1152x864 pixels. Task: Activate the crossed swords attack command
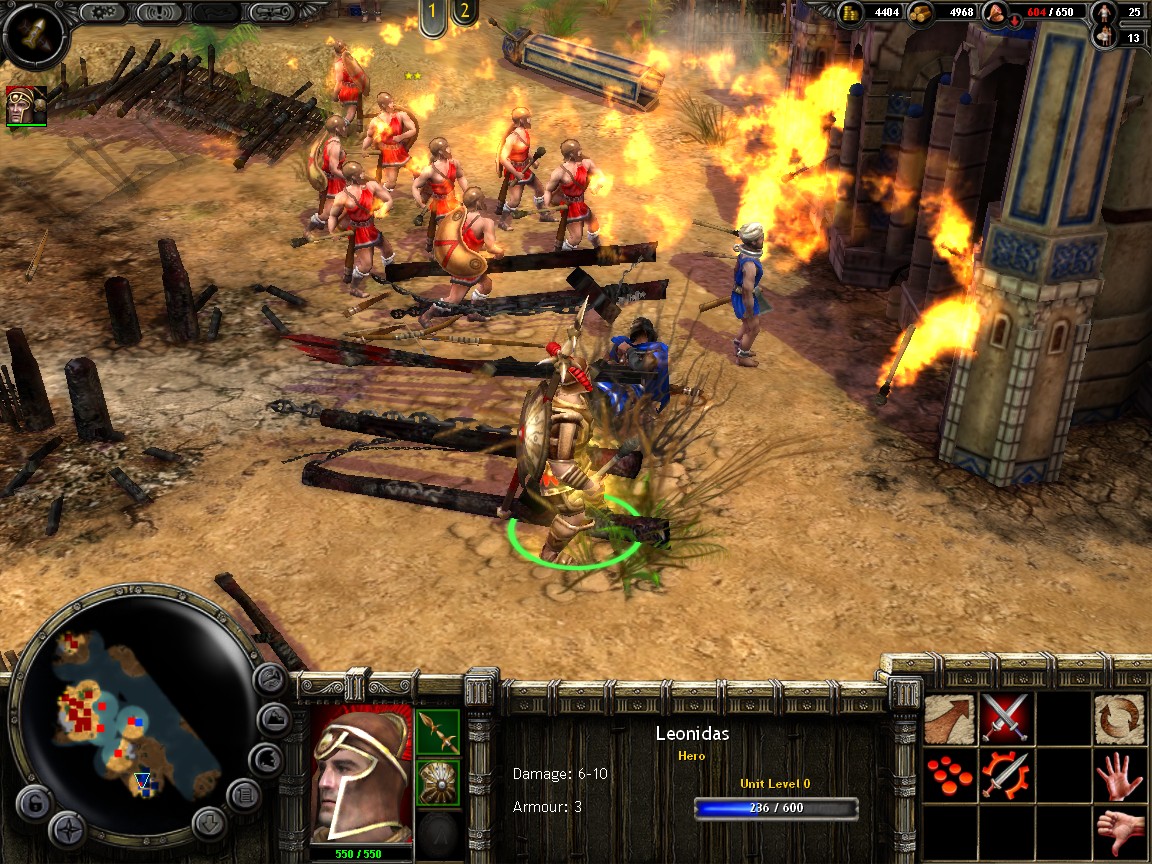[x=1005, y=718]
